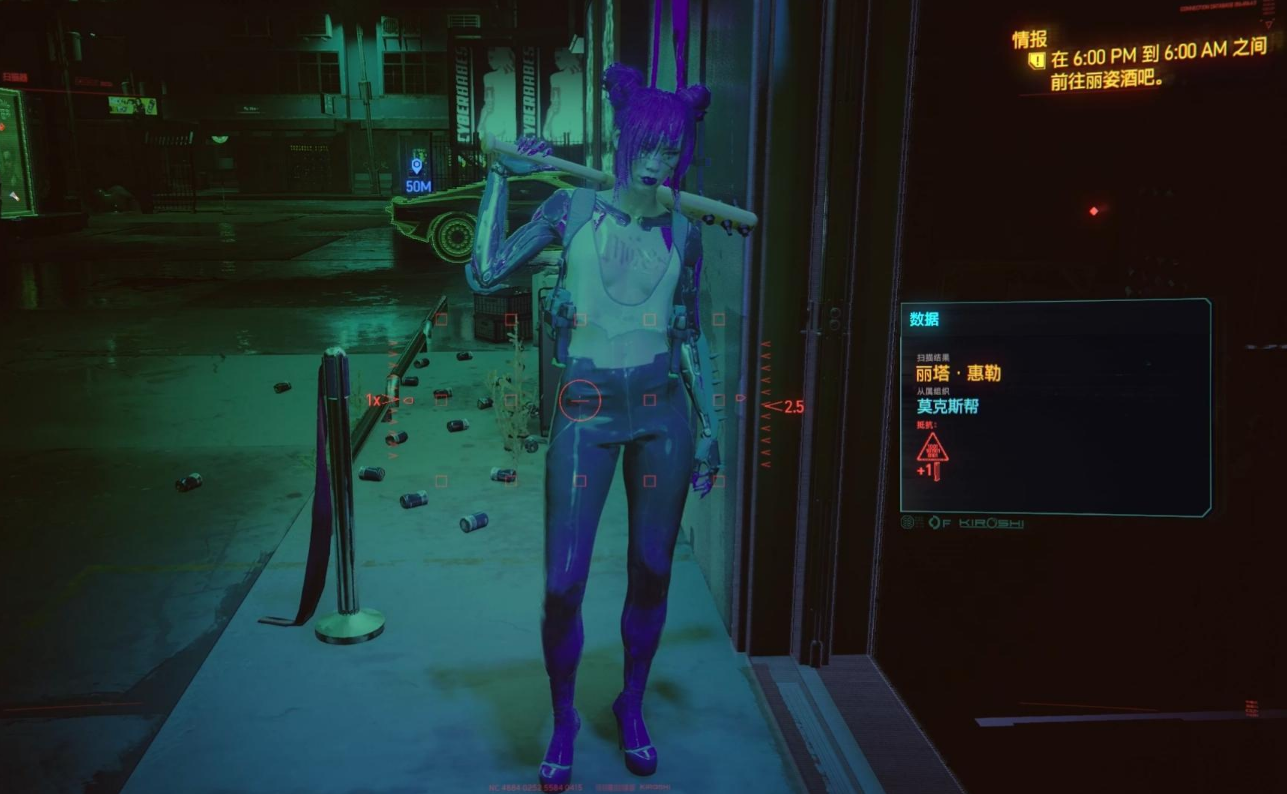Click the yellow exclamation objective icon
Viewport: 1287px width, 794px height.
(x=1036, y=61)
